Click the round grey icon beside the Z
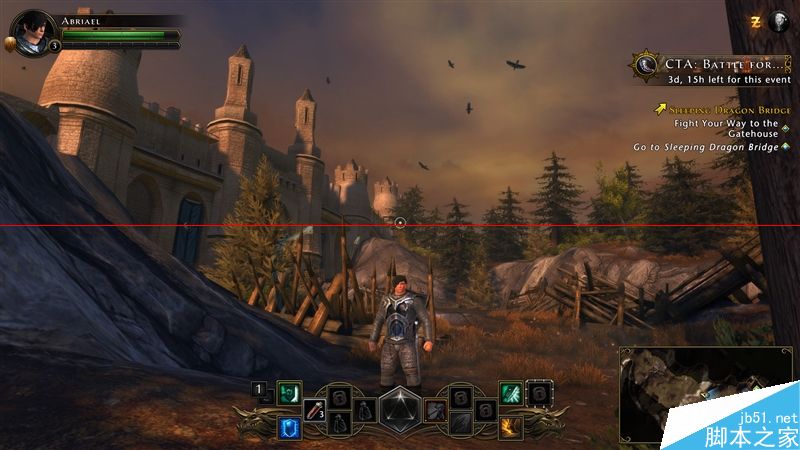Image resolution: width=800 pixels, height=450 pixels. 777,20
